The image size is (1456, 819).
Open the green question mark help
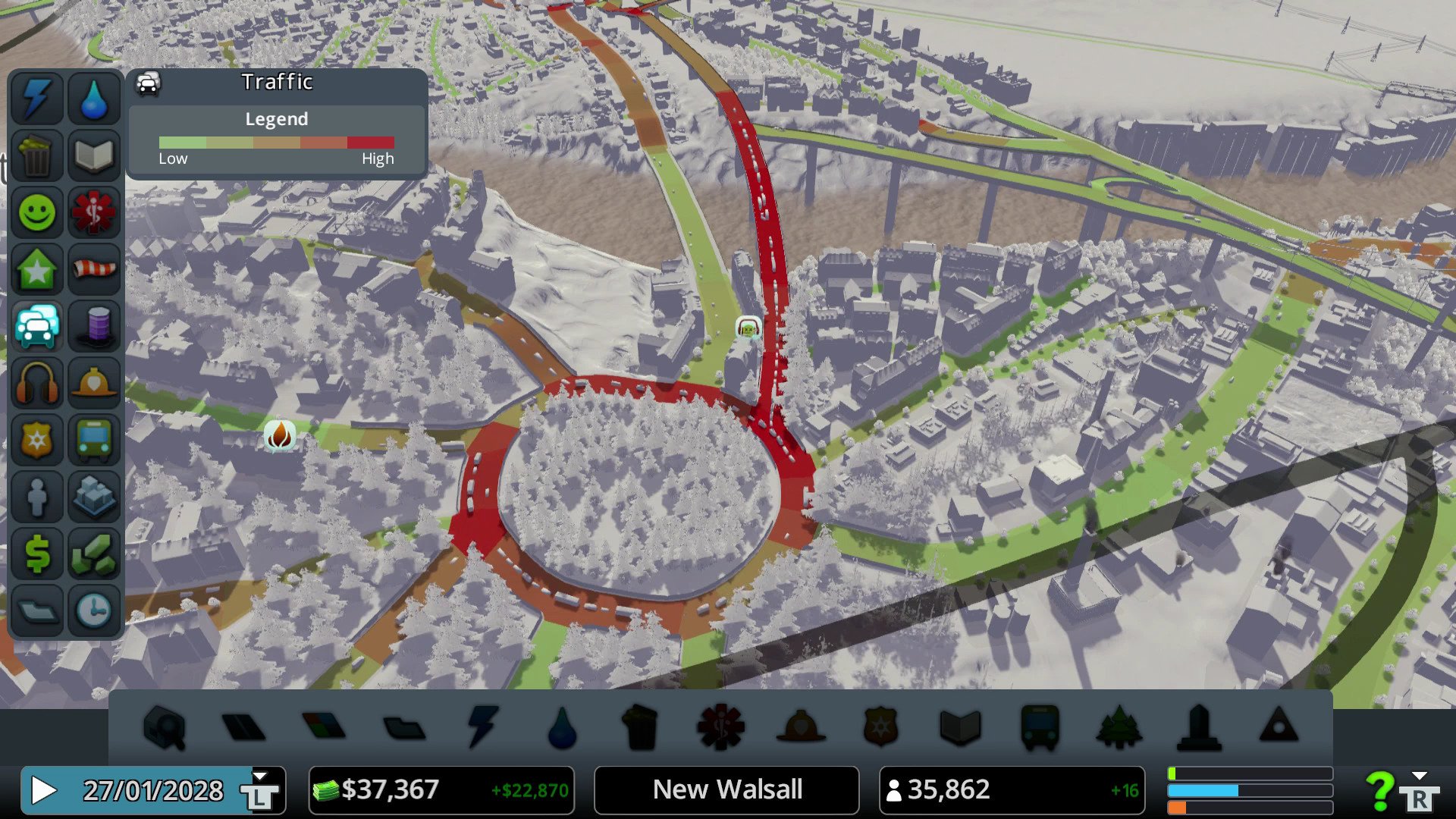coord(1379,791)
